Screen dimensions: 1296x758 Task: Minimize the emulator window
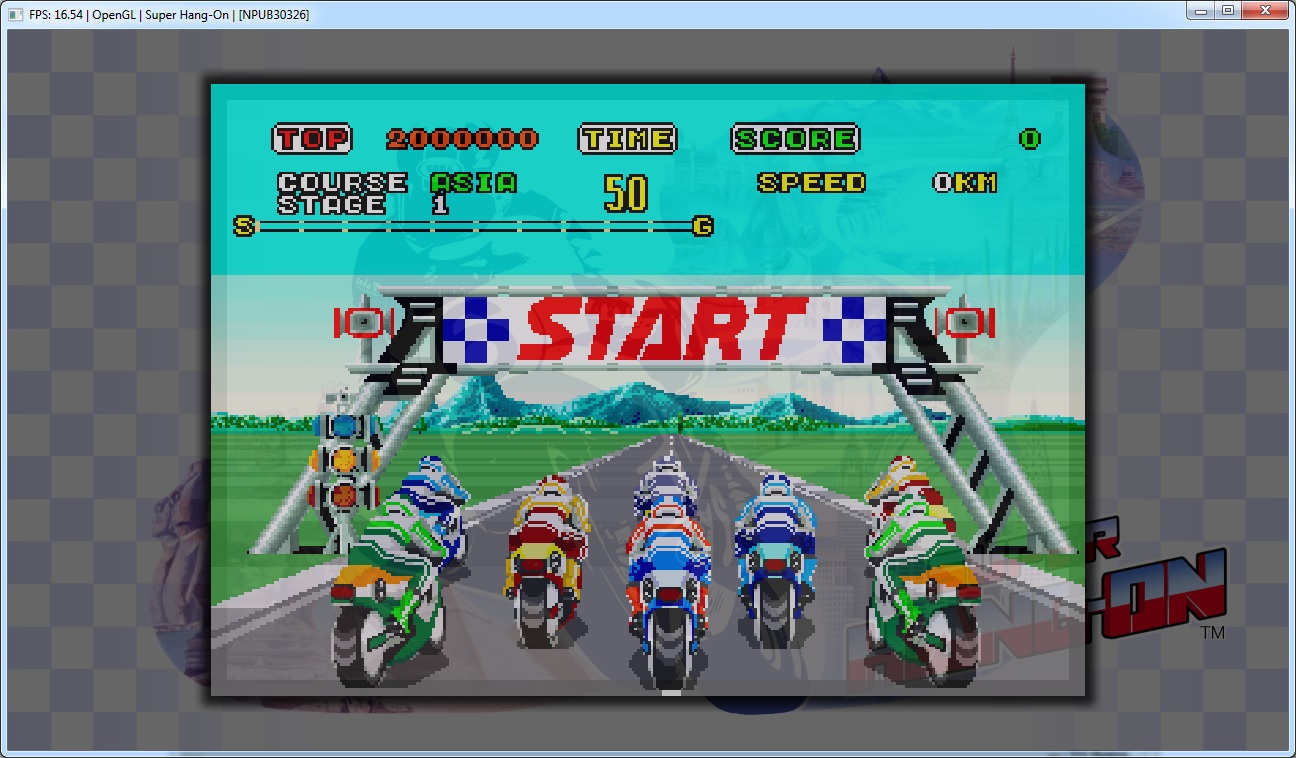(x=1201, y=10)
